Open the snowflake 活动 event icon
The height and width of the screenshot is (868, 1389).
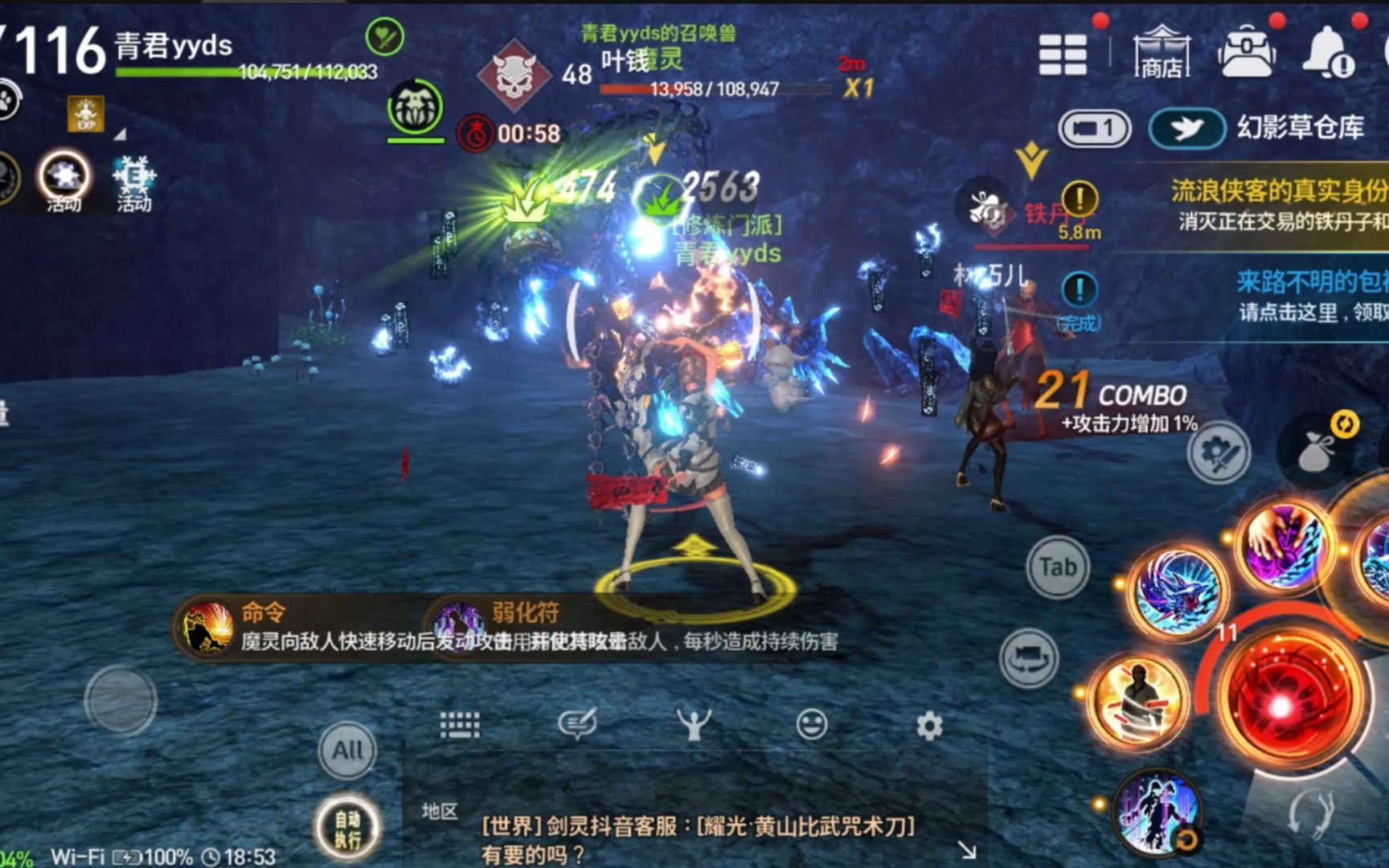click(133, 182)
